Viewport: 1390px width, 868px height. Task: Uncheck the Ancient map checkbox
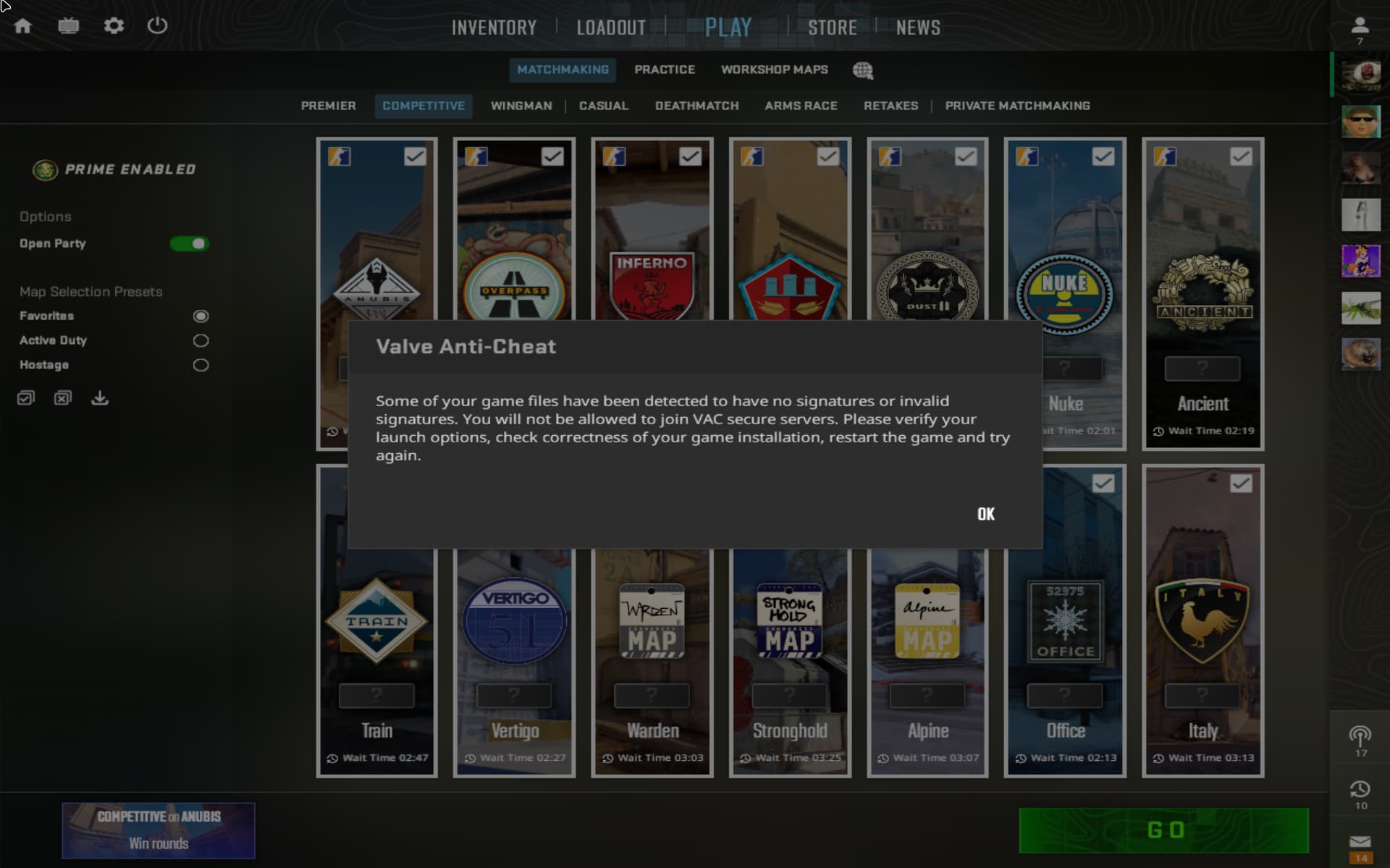pos(1240,156)
